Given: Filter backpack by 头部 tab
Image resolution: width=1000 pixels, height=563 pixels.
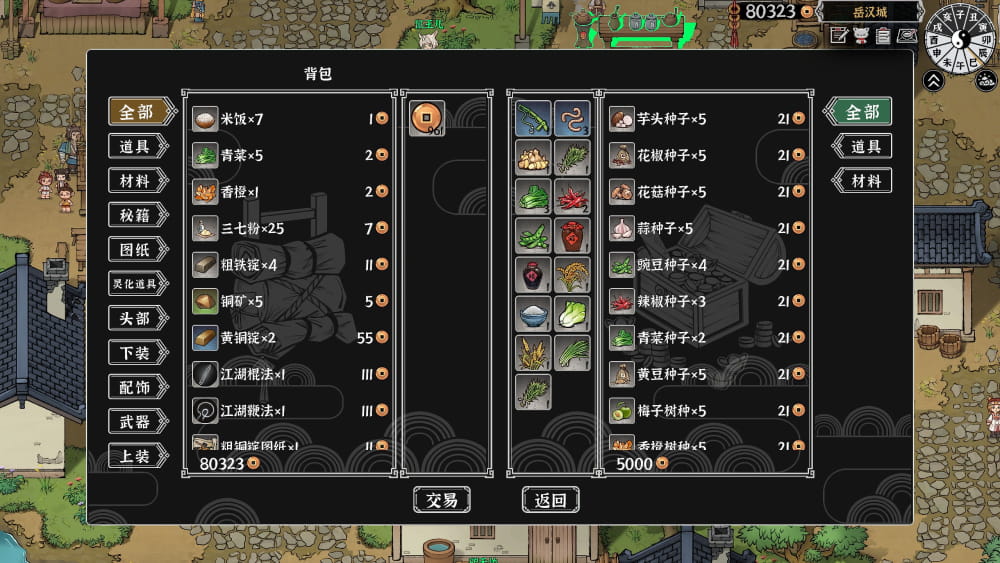Looking at the screenshot, I should tap(136, 318).
